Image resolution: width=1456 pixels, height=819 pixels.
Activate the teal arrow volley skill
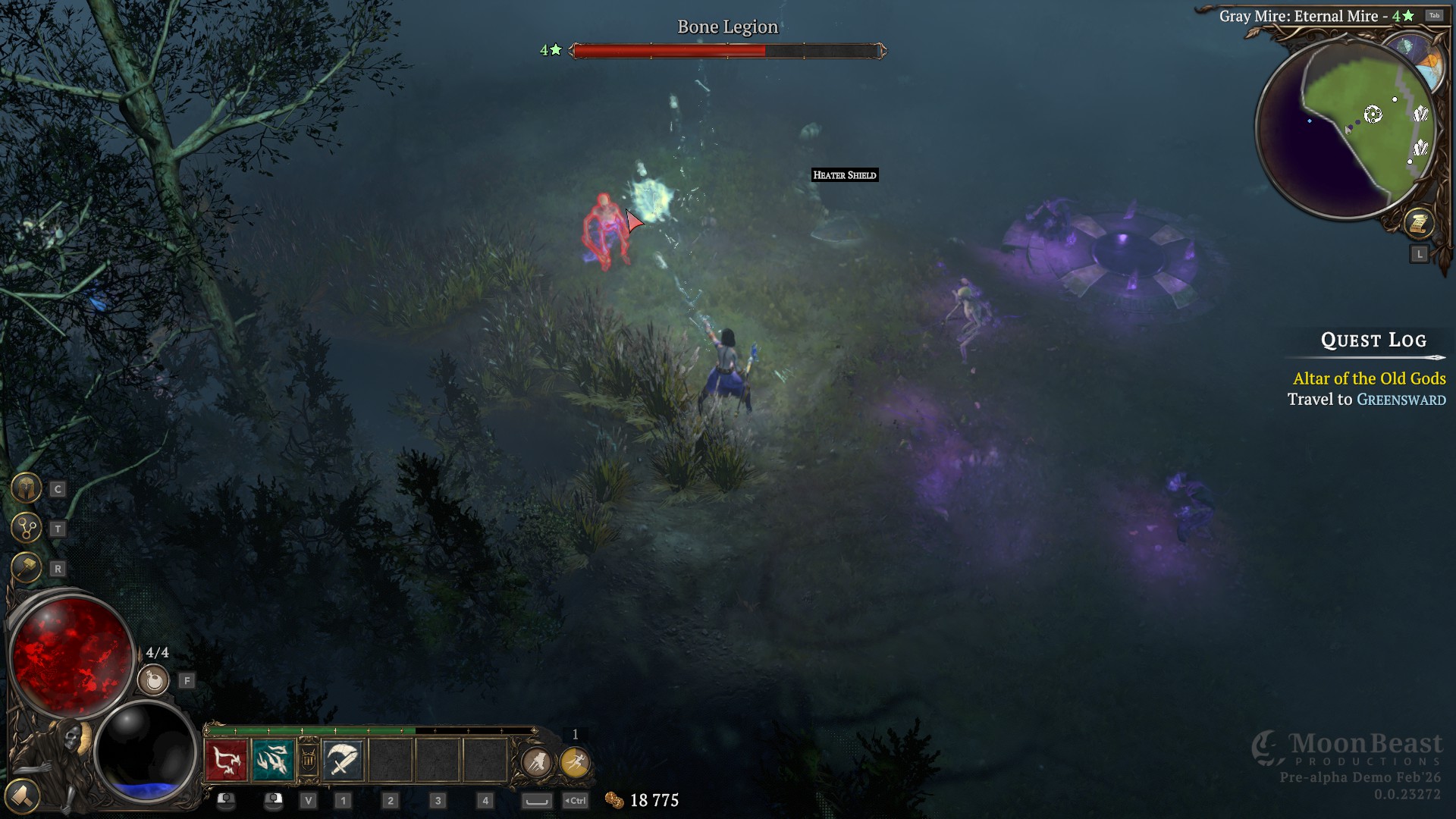(272, 760)
